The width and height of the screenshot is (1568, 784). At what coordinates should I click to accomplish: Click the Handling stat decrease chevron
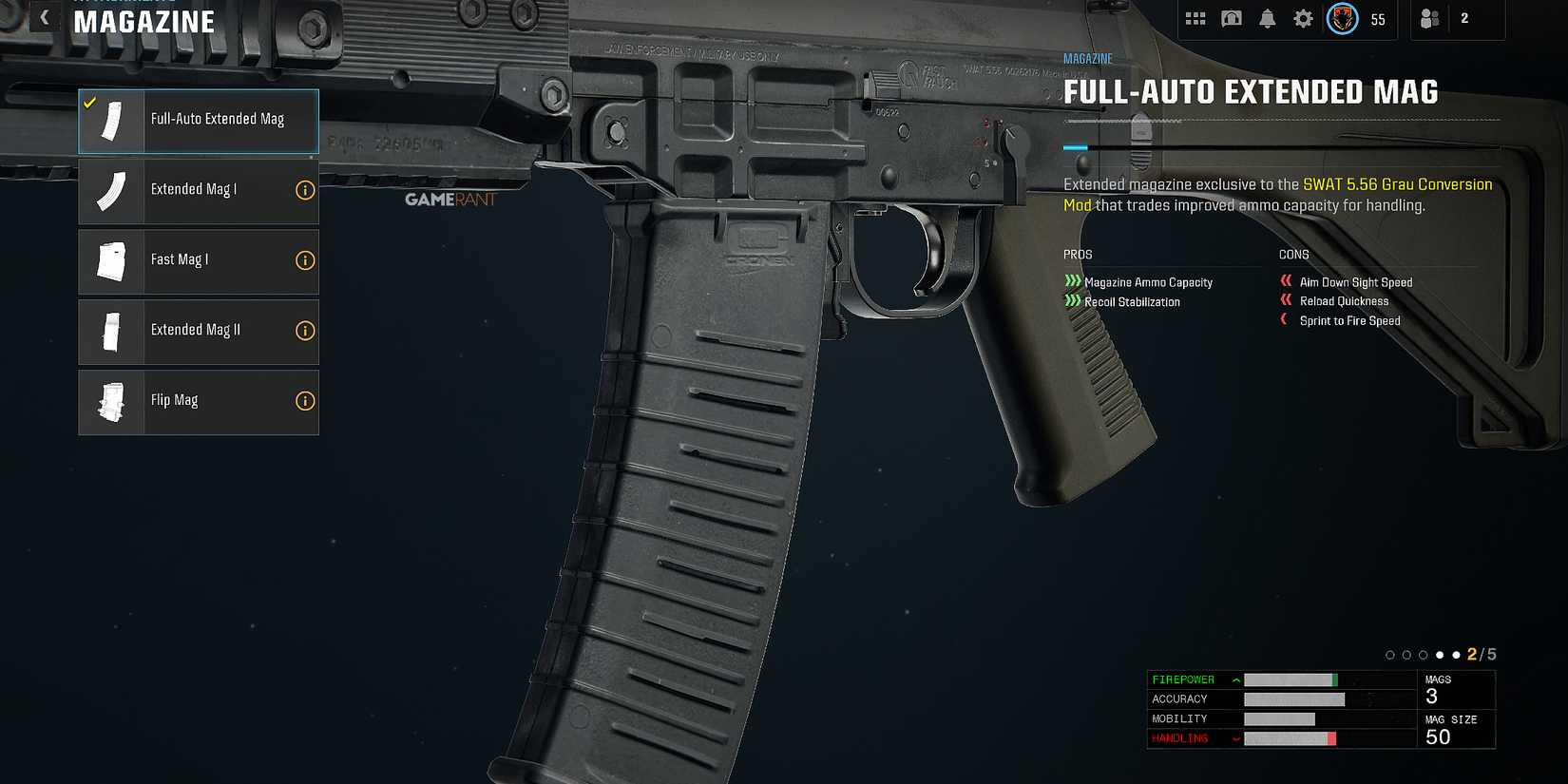tap(1234, 737)
